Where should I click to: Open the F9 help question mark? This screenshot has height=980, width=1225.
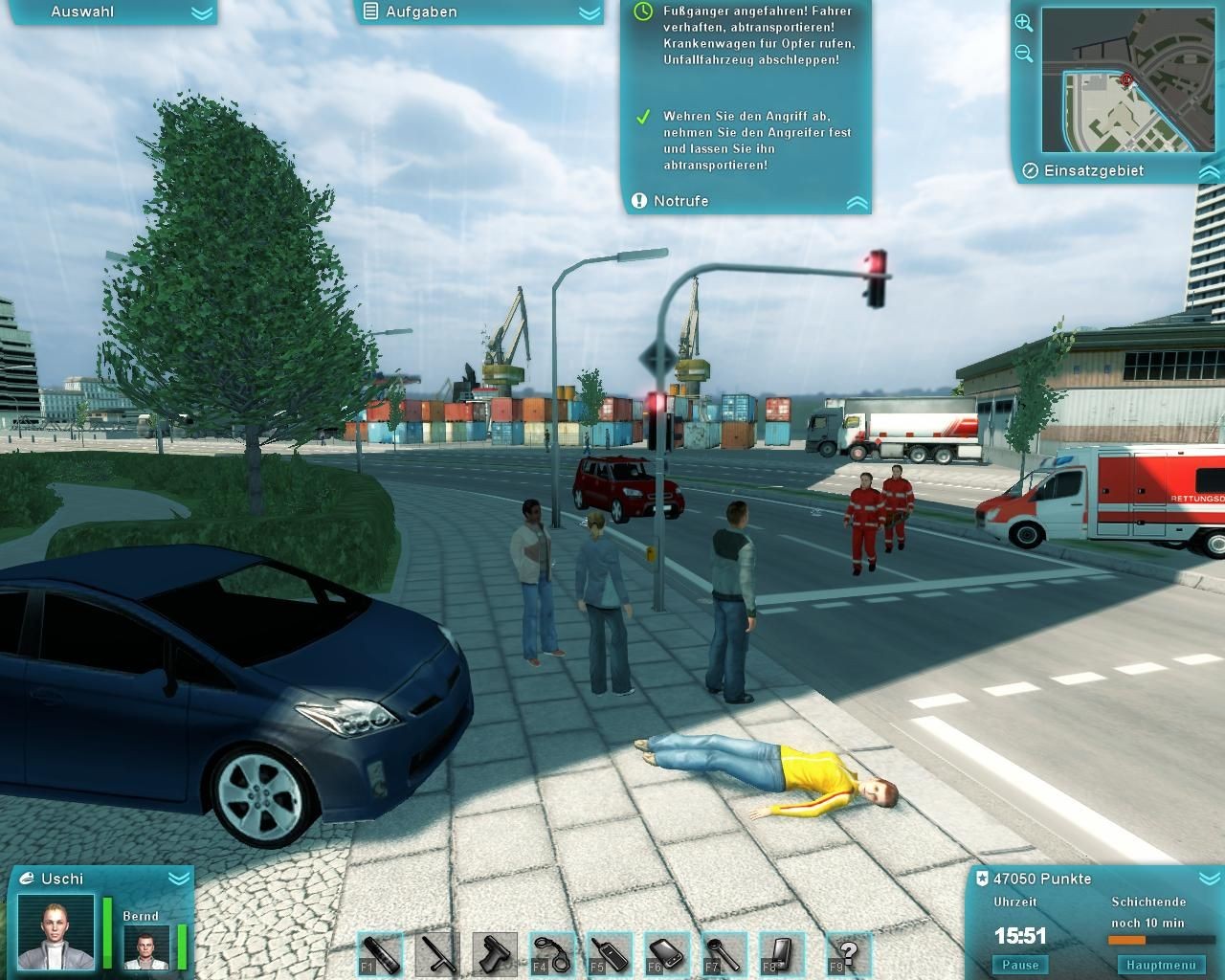coord(848,954)
